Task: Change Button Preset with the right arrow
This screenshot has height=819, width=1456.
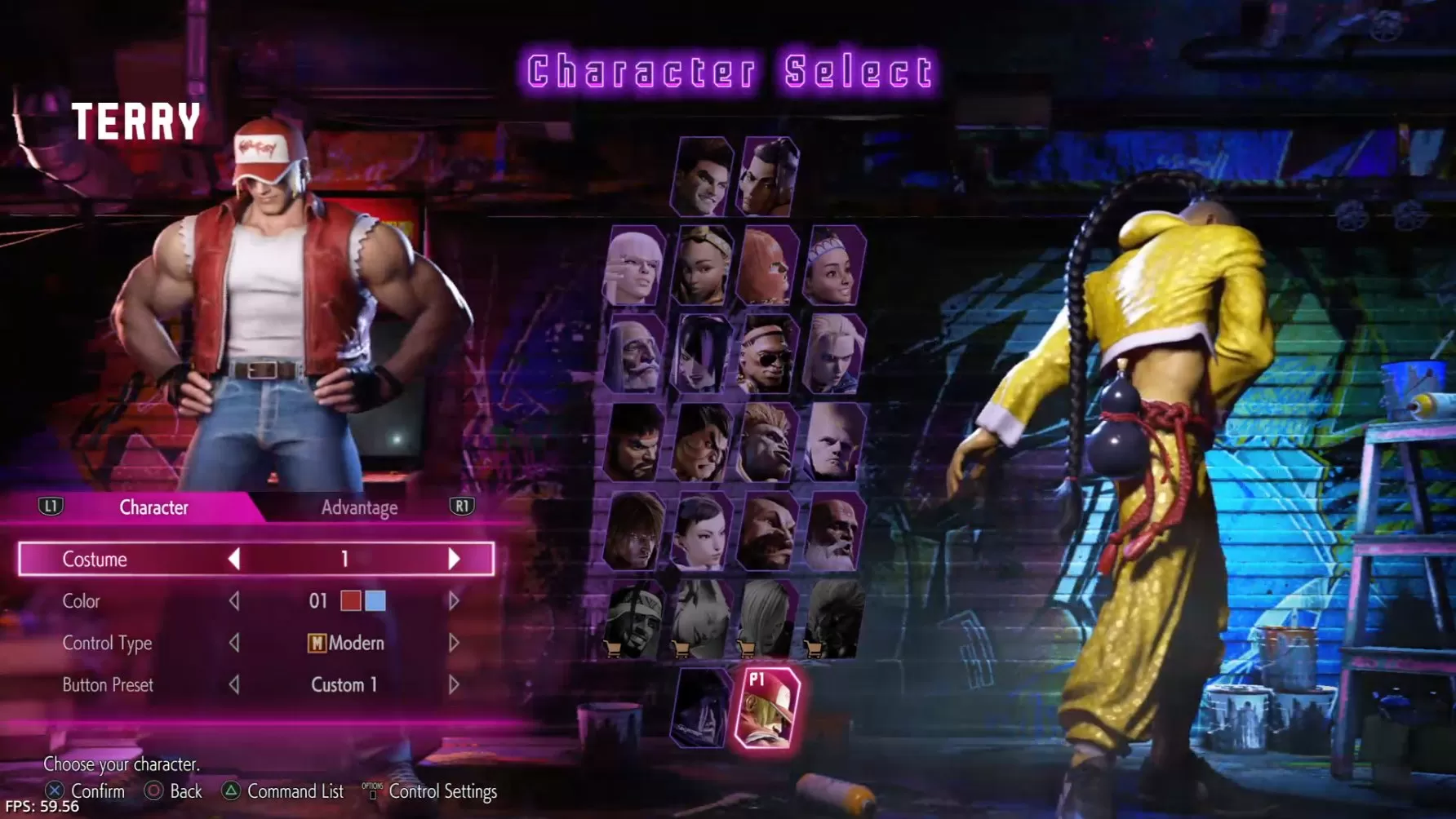Action: pos(455,685)
